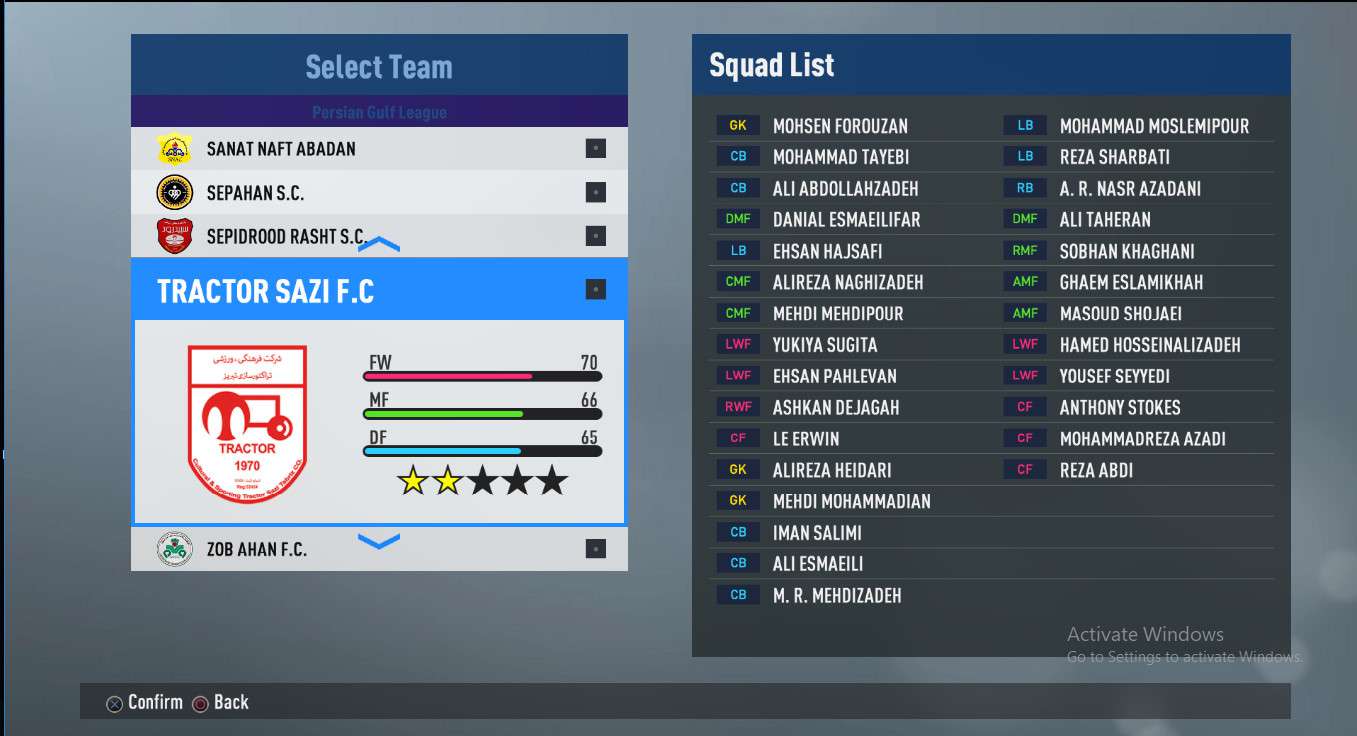Select Yukiya Sugita squad row
Viewport: 1357px width, 736px height.
[x=824, y=345]
